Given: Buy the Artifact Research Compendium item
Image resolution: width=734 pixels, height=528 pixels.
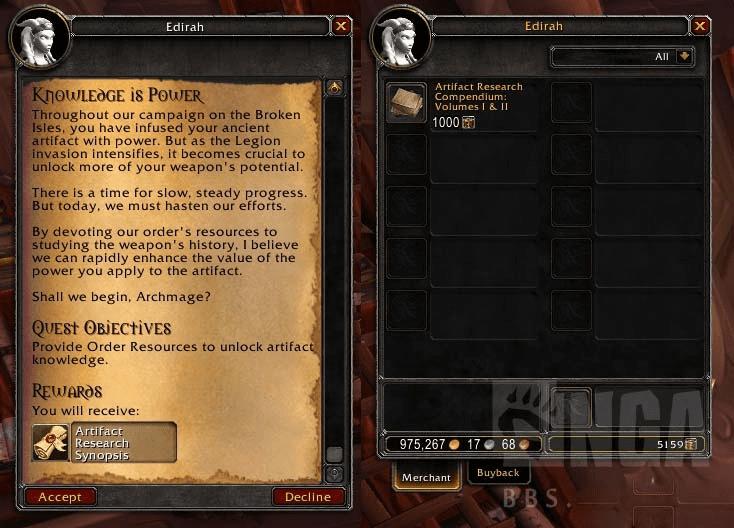Looking at the screenshot, I should (x=406, y=102).
